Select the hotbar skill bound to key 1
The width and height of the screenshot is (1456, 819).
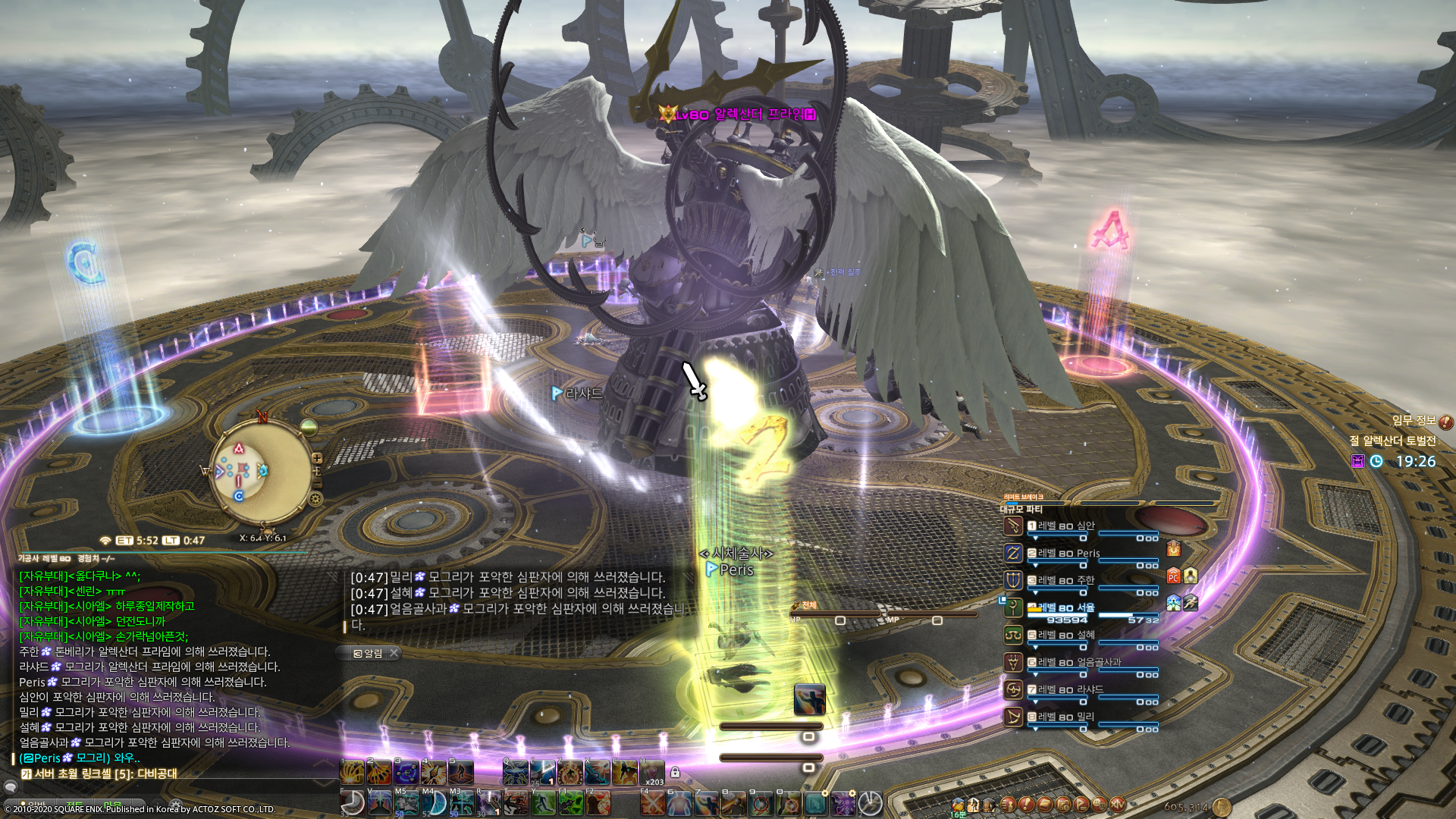point(350,772)
